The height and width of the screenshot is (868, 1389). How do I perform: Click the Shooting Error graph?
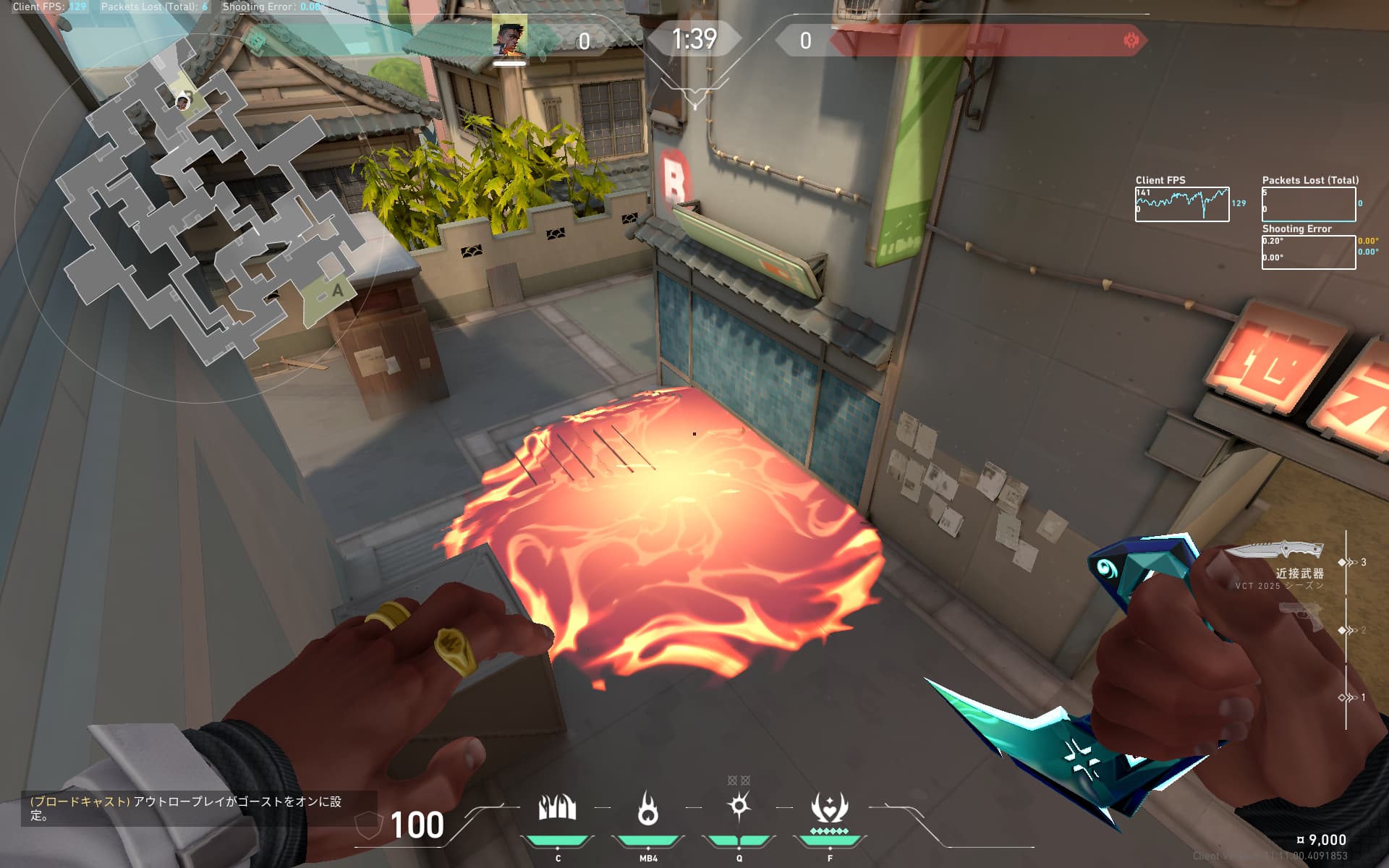1308,252
